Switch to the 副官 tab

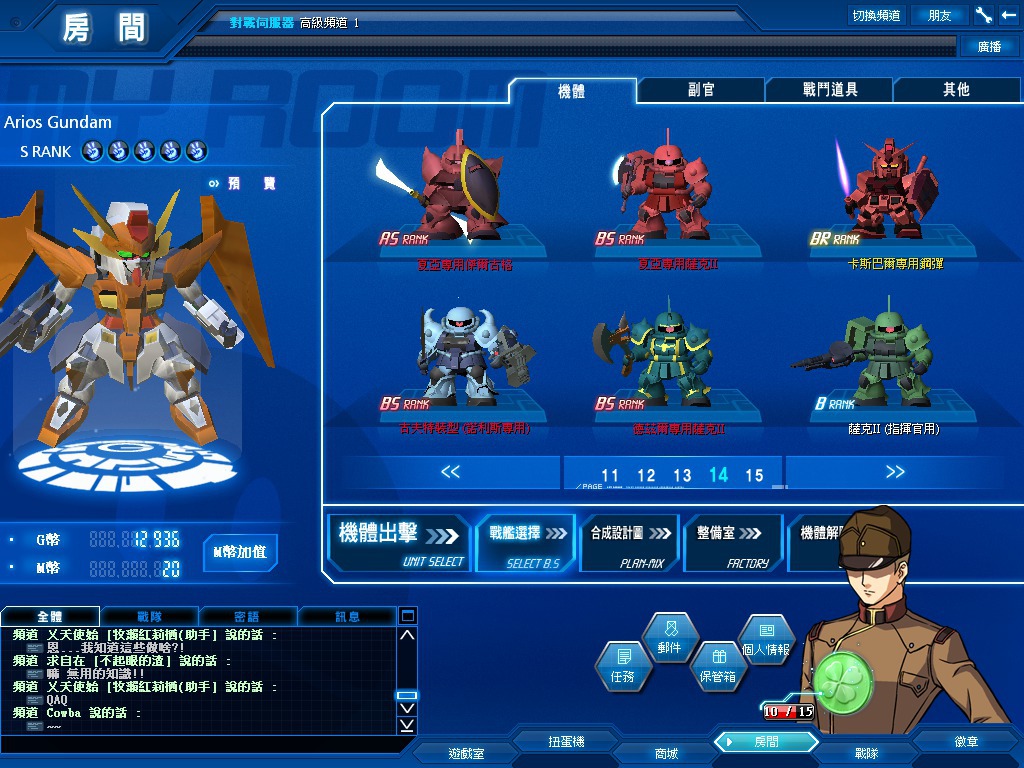[701, 90]
